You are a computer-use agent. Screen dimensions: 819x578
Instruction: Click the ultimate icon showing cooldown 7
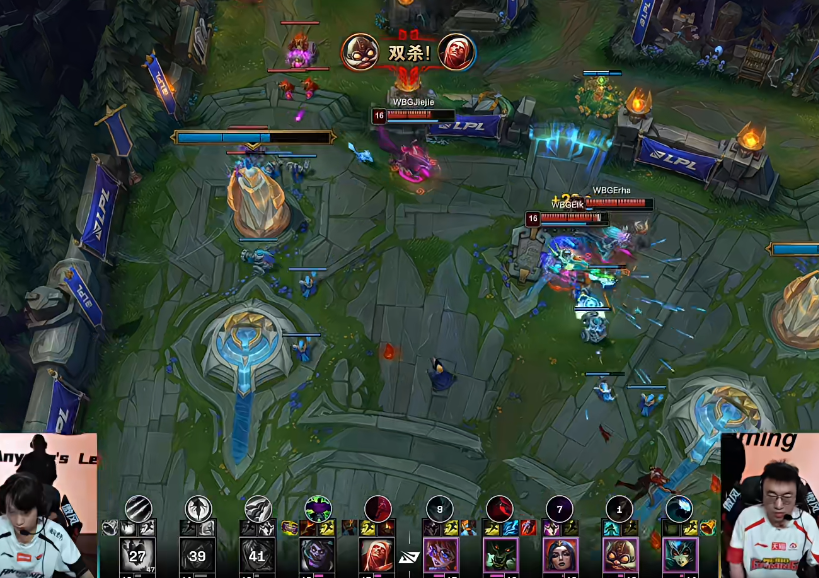(559, 508)
